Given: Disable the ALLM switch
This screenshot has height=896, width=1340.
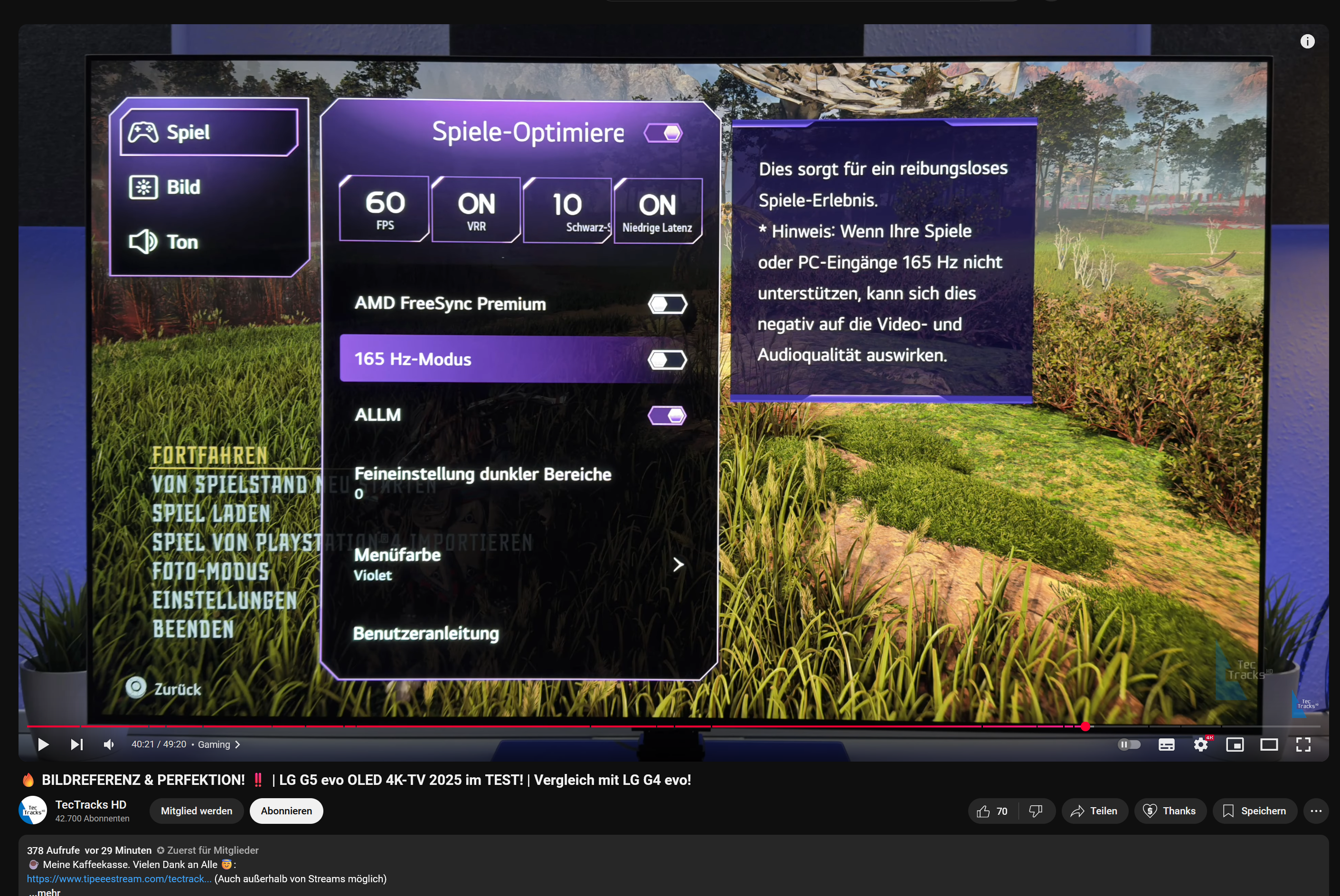Looking at the screenshot, I should click(668, 415).
